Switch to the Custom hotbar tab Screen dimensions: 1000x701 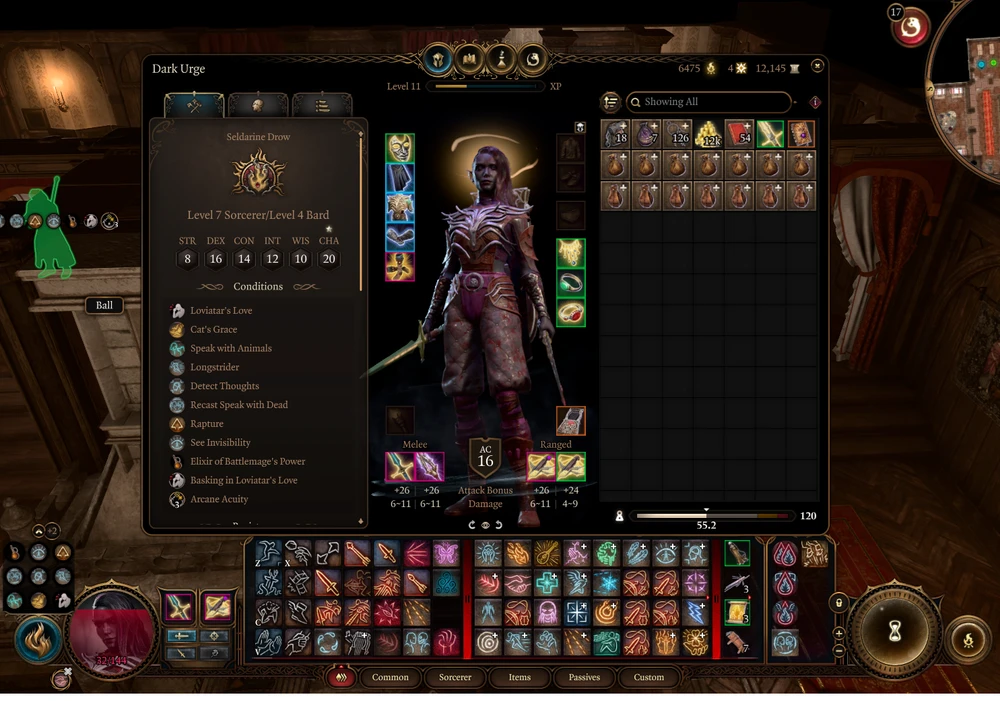tap(648, 677)
